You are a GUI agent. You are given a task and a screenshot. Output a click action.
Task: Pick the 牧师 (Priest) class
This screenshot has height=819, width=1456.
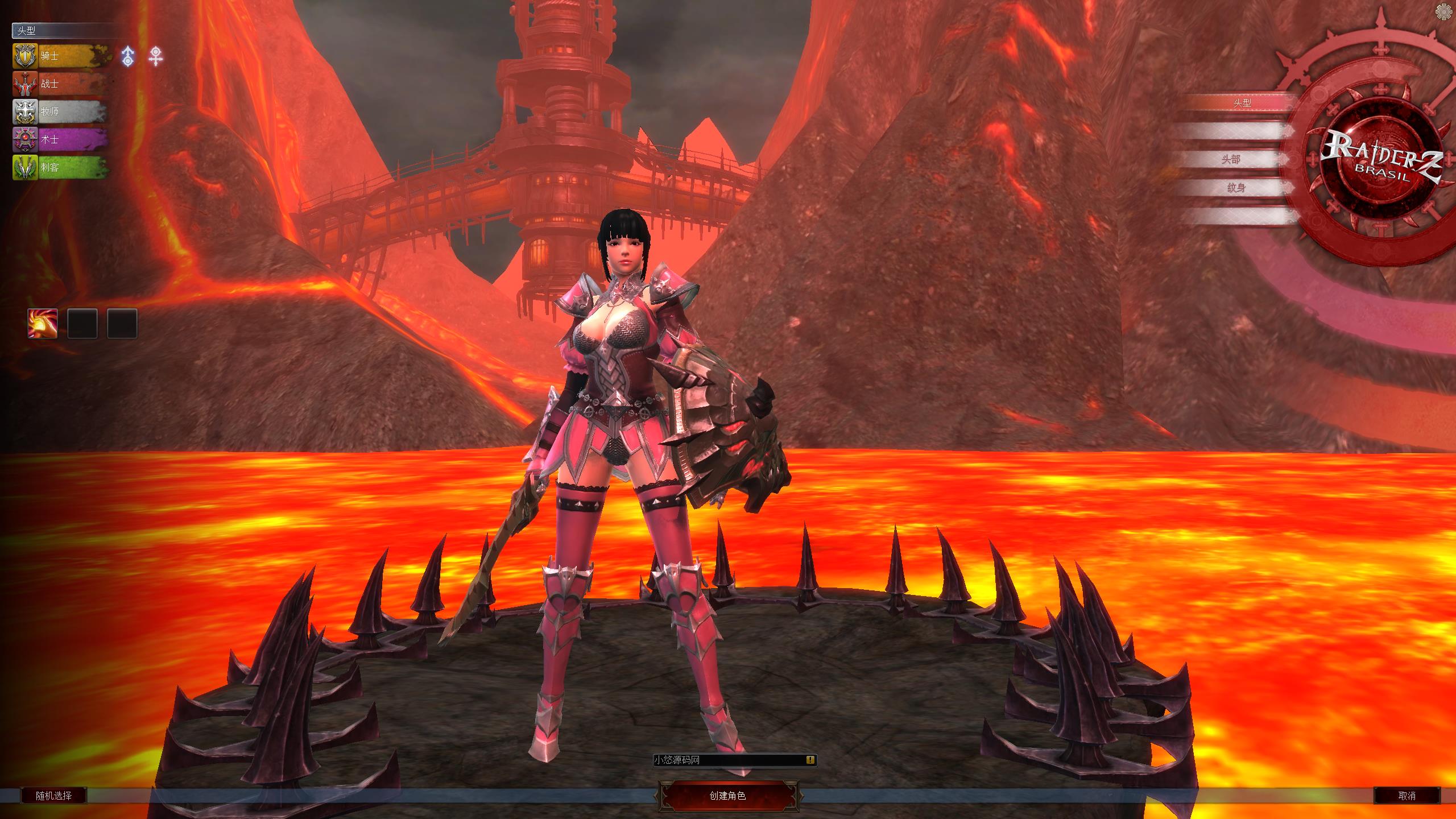[x=61, y=111]
